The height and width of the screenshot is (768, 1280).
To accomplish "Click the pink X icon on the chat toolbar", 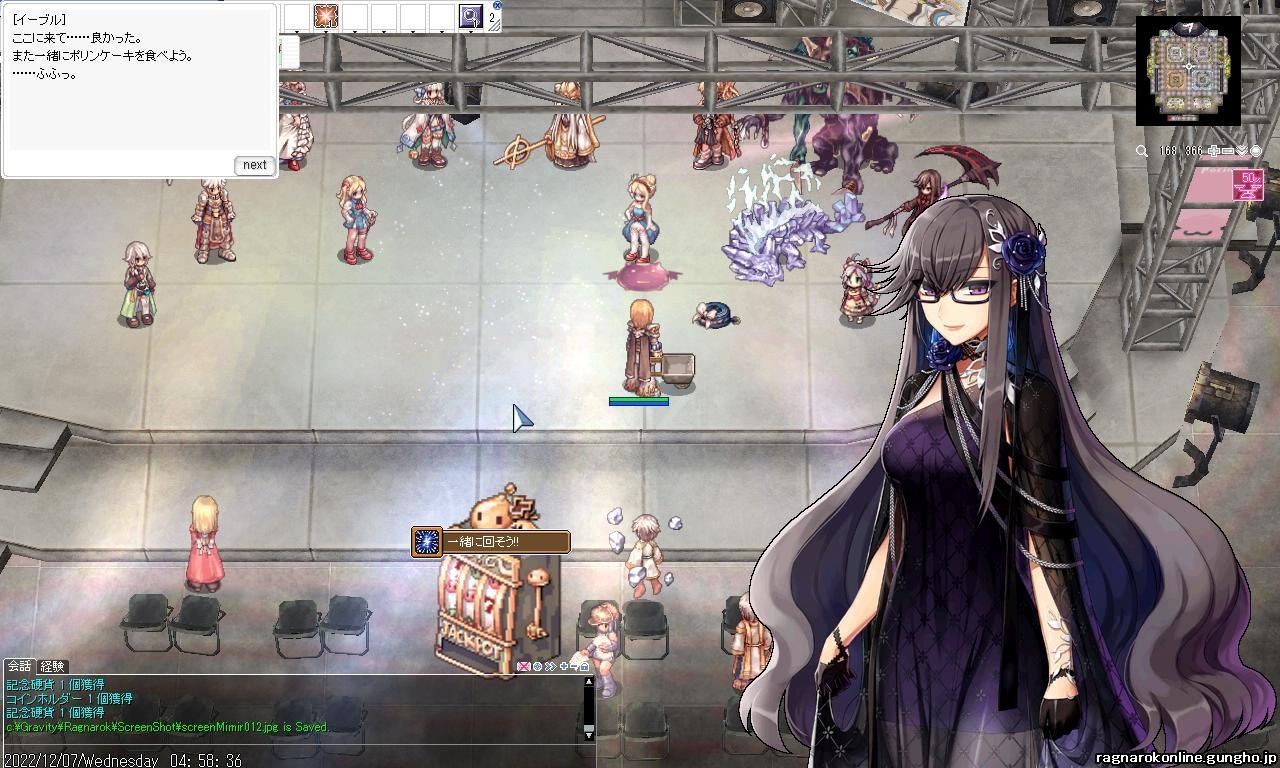I will click(524, 666).
